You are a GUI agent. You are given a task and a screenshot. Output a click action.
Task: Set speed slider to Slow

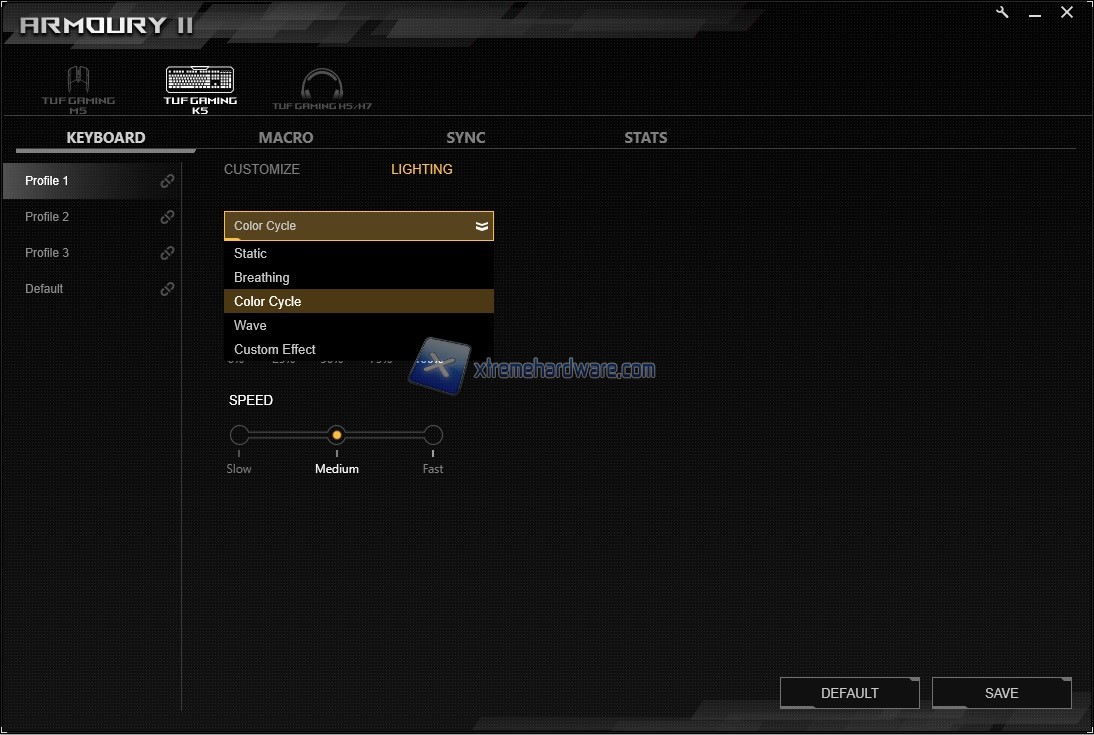[239, 435]
